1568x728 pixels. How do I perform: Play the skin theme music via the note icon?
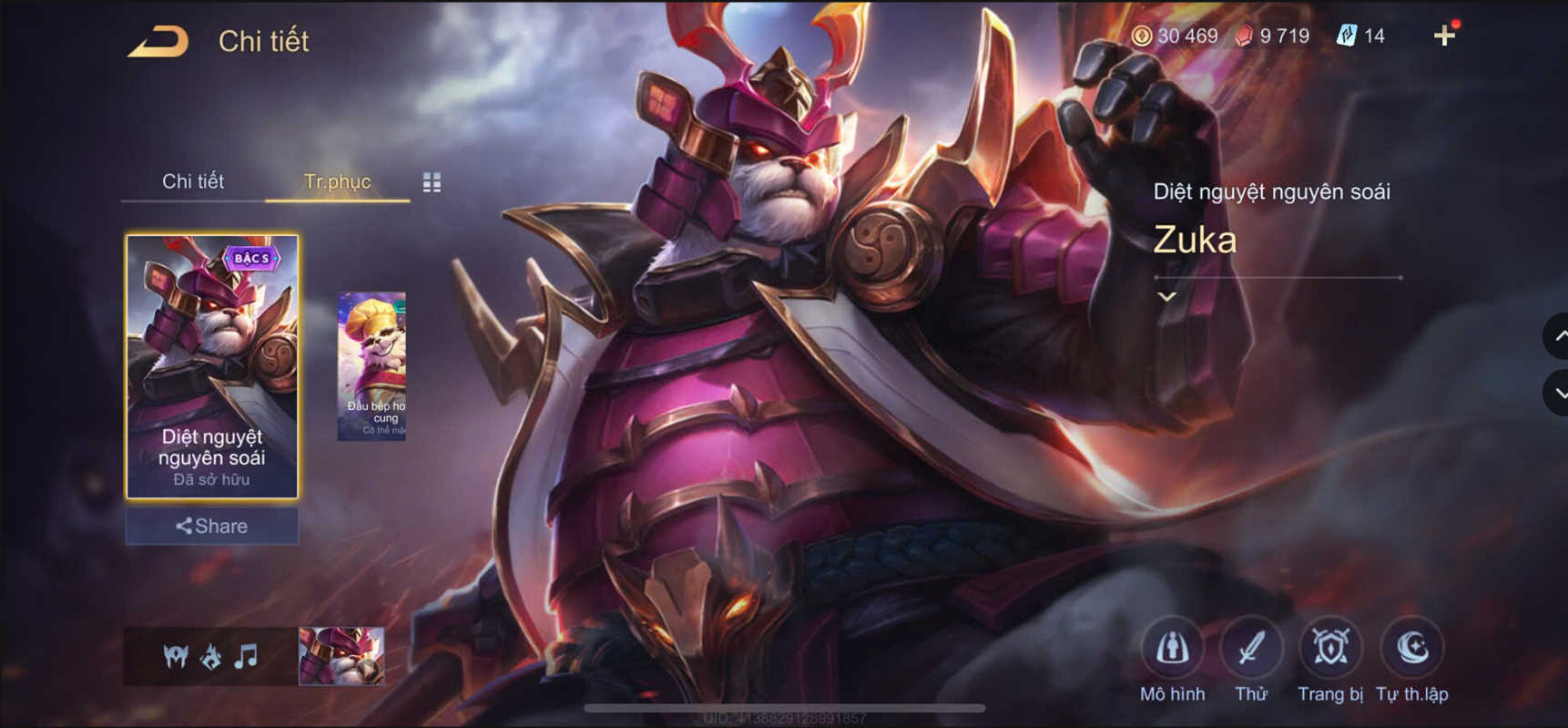pyautogui.click(x=245, y=655)
